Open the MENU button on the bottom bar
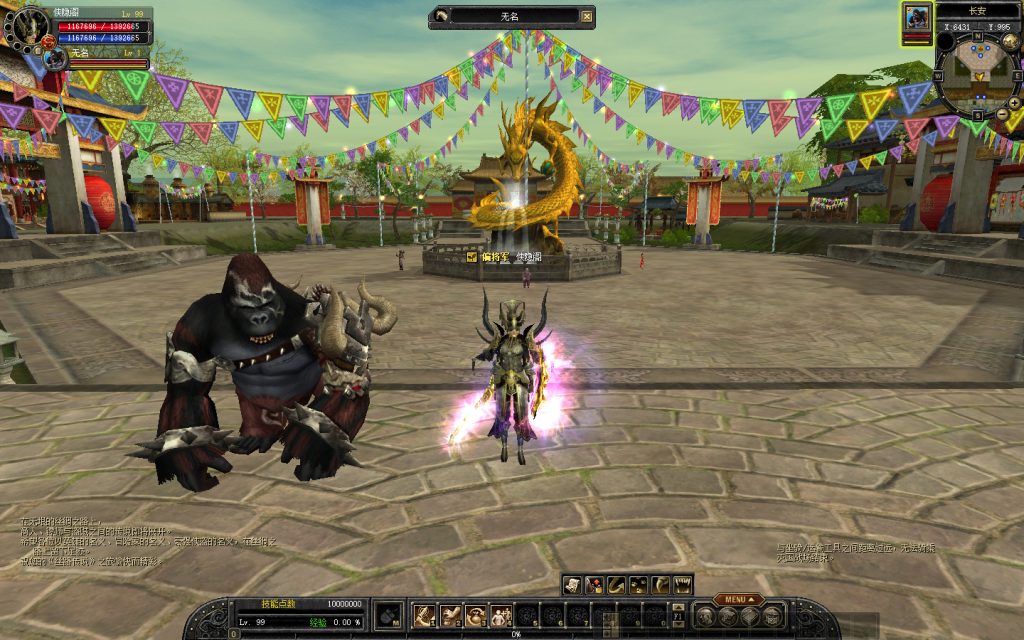The image size is (1024, 640). 738,600
